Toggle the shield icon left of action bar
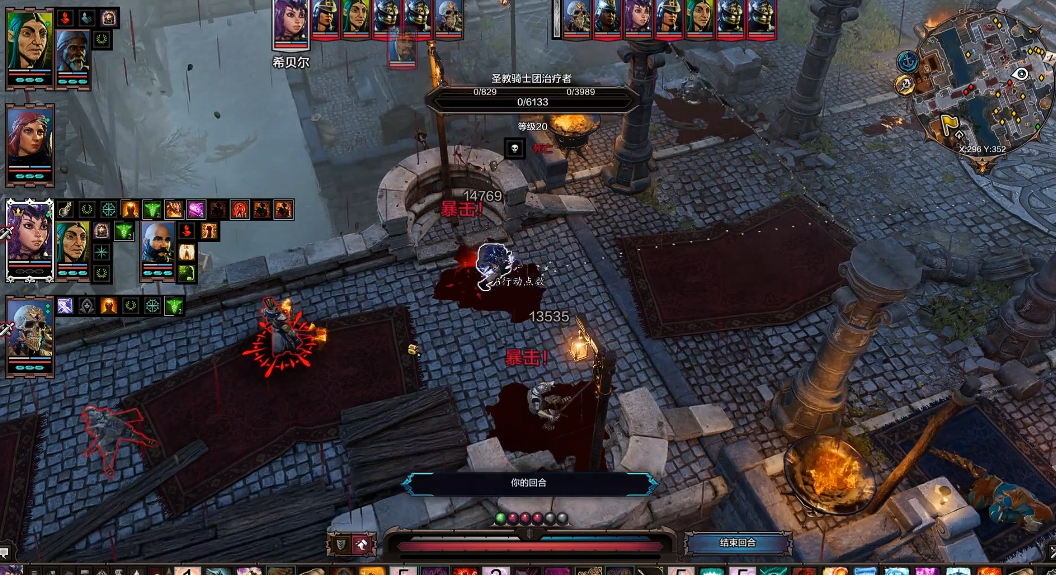 tap(341, 544)
